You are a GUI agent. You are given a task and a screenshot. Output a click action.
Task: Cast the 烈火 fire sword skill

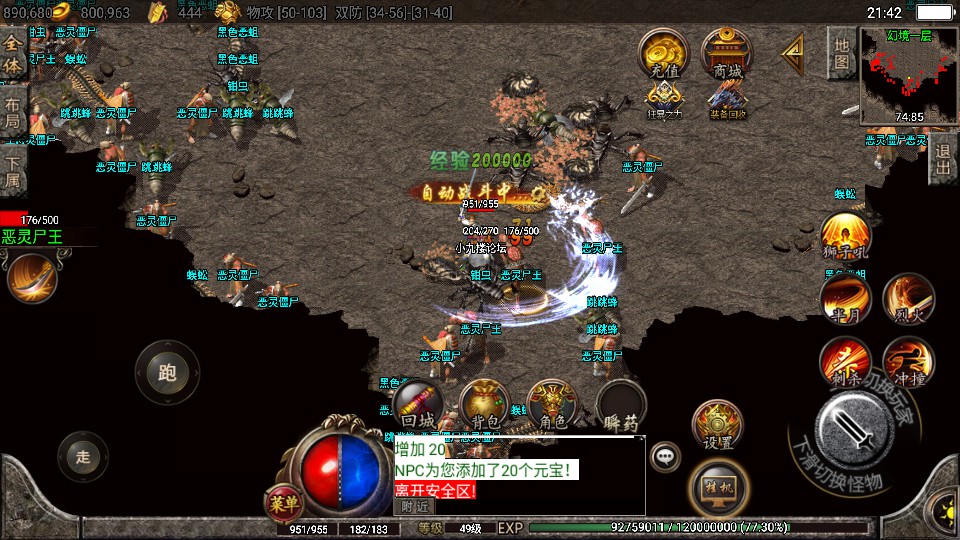click(908, 298)
